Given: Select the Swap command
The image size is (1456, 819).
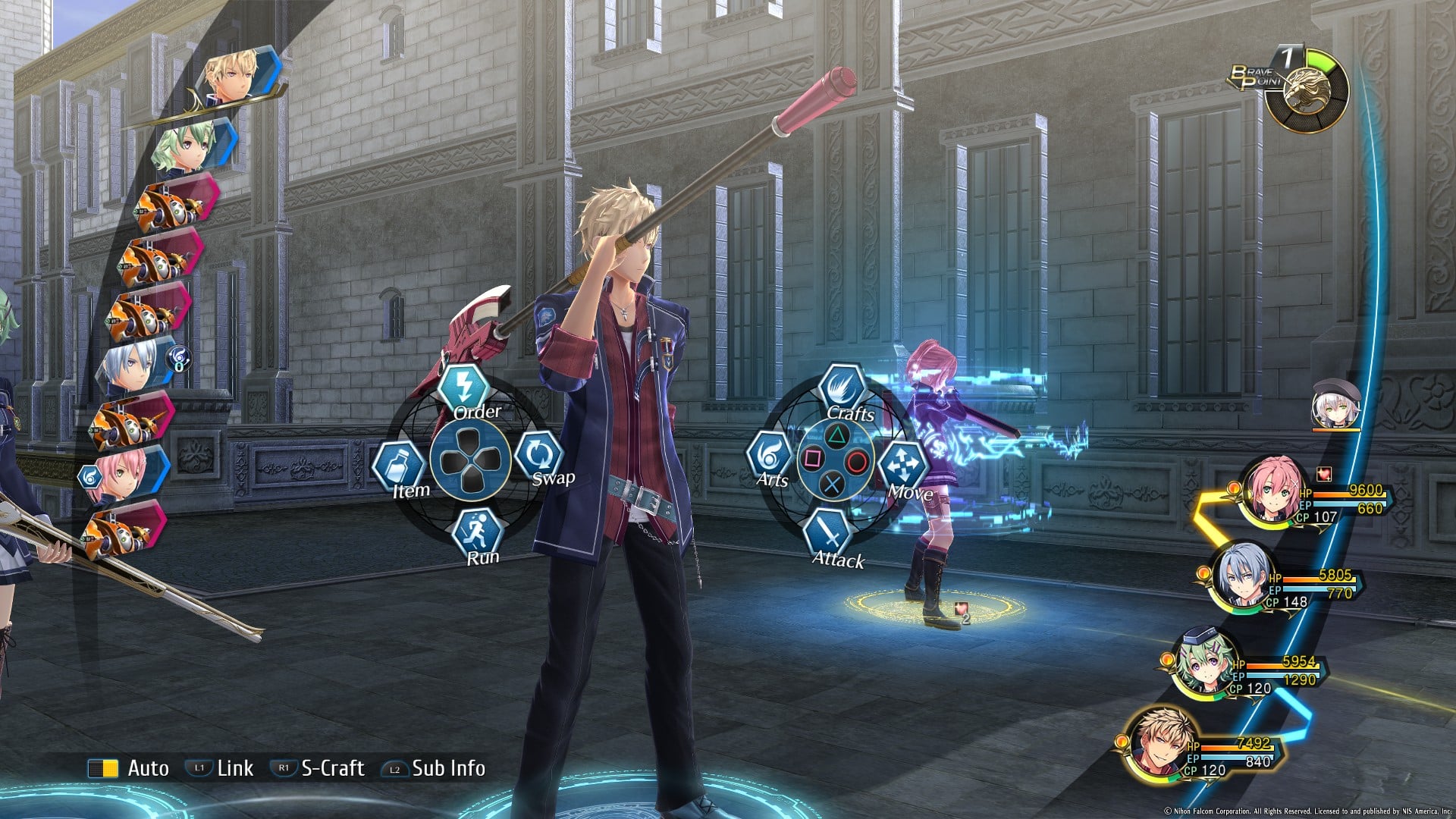Looking at the screenshot, I should point(538,455).
